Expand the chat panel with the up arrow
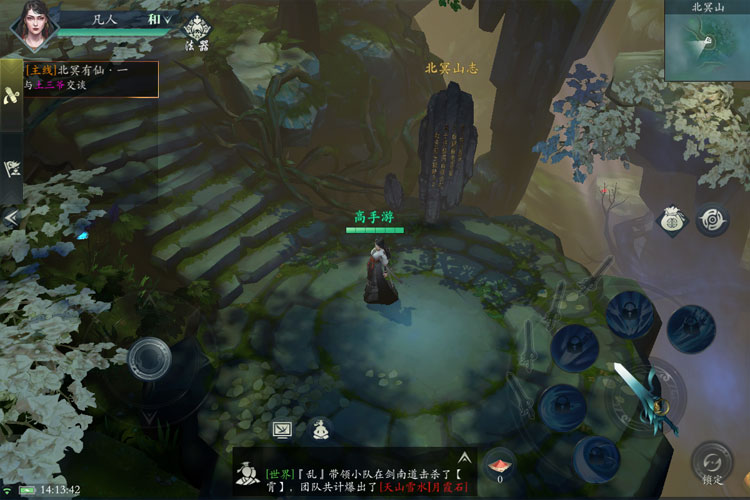 (464, 456)
